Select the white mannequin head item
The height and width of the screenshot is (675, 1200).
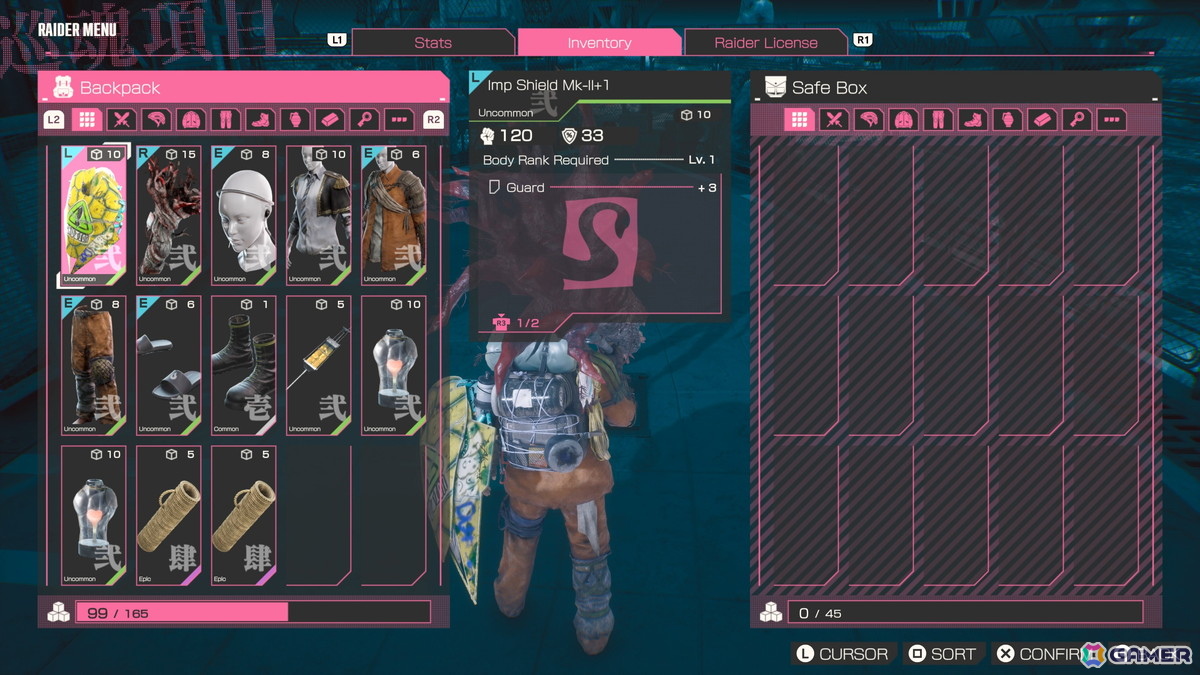click(243, 215)
